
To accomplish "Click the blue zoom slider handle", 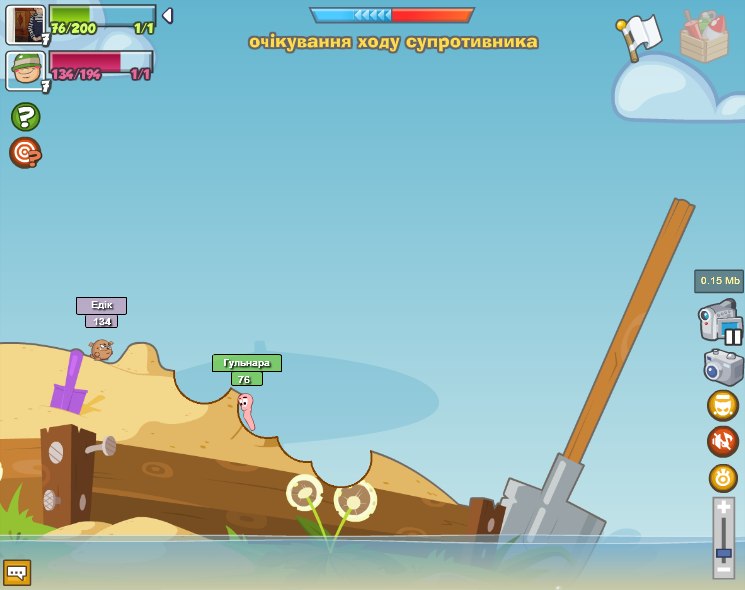I will [x=723, y=553].
